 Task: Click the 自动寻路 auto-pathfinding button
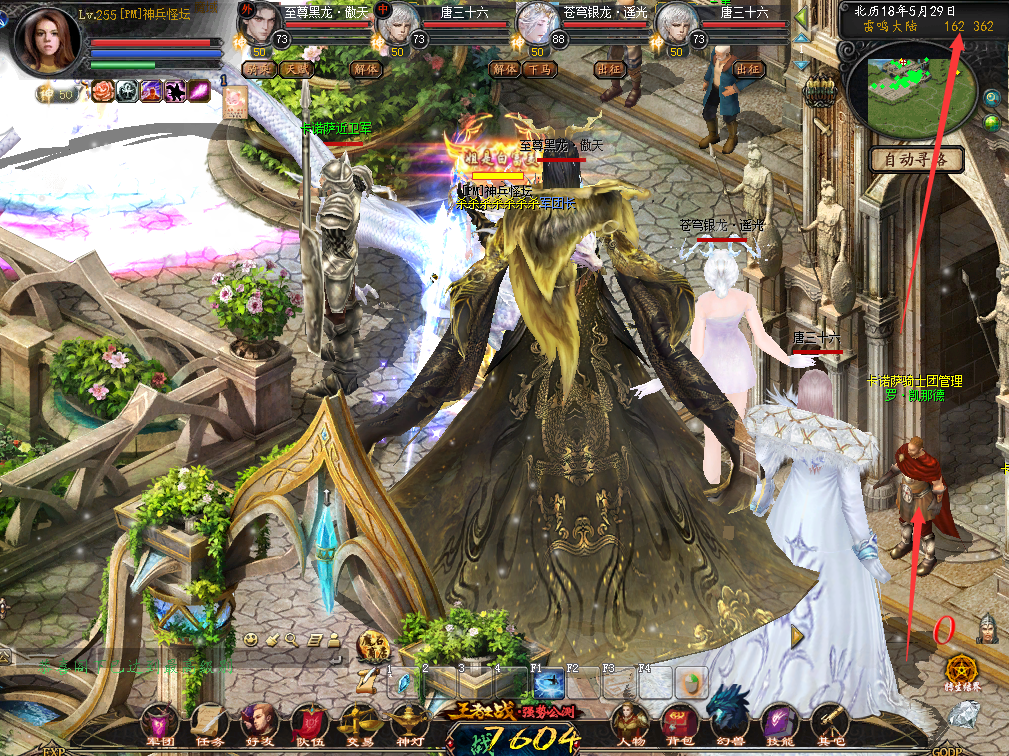click(916, 158)
